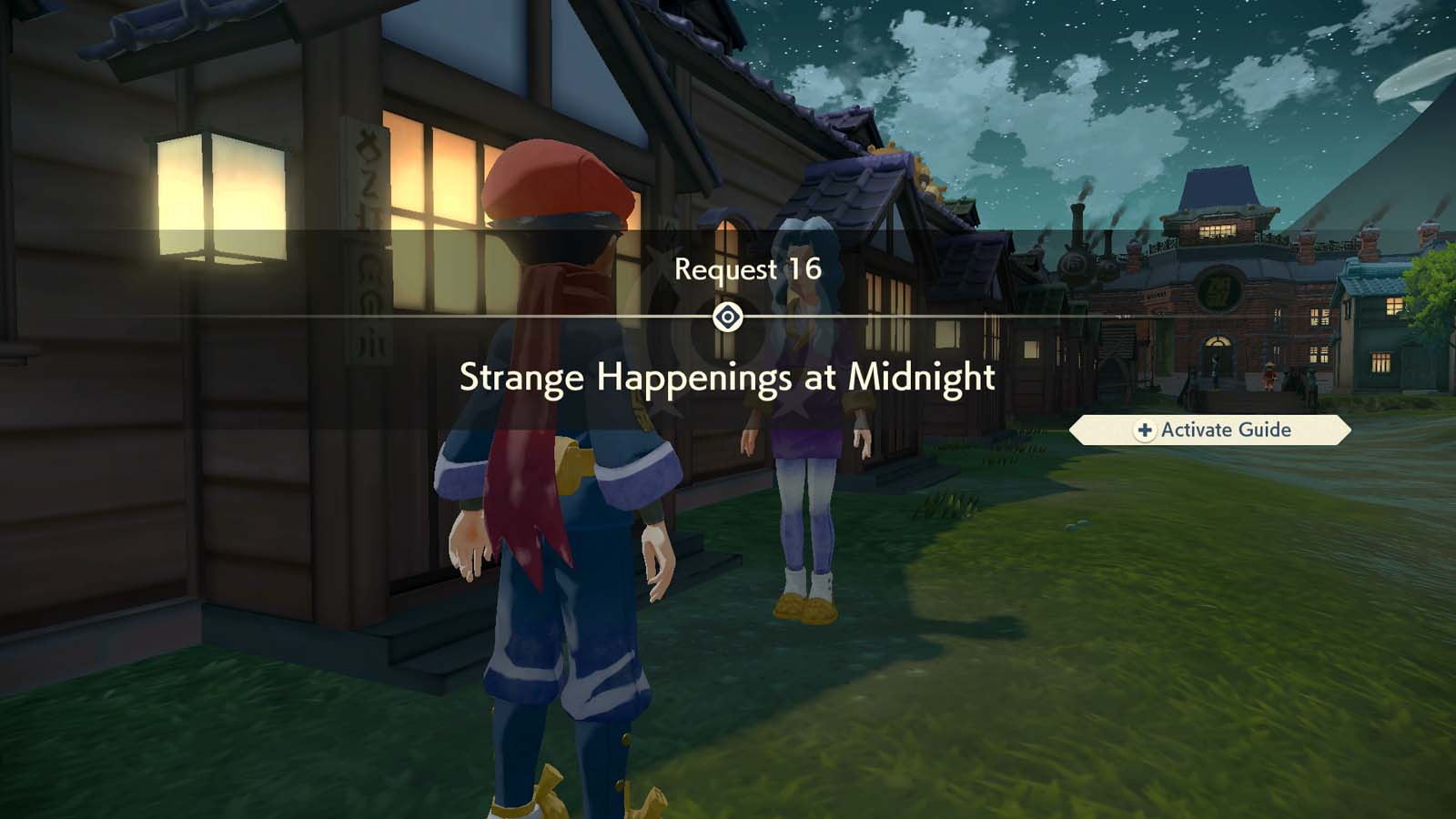Select the Request 16 header text
The height and width of the screenshot is (819, 1456).
746,270
